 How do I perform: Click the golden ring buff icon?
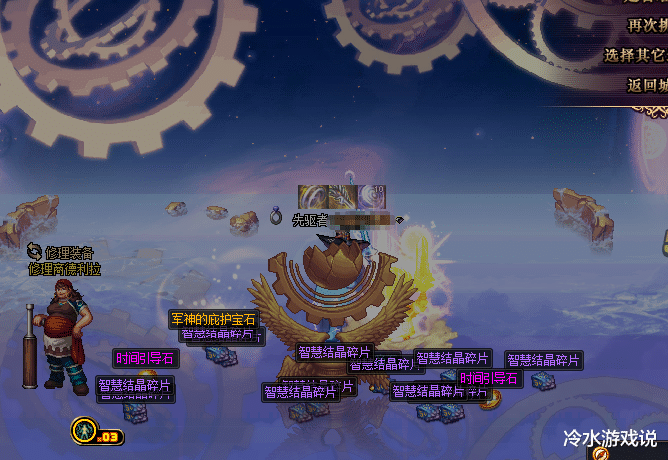(311, 197)
